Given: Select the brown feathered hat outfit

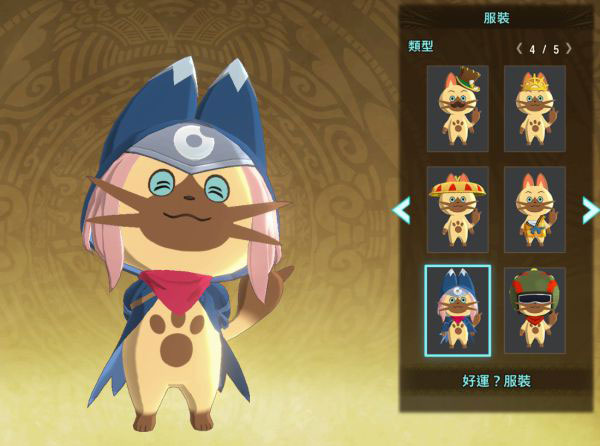Looking at the screenshot, I should [457, 108].
